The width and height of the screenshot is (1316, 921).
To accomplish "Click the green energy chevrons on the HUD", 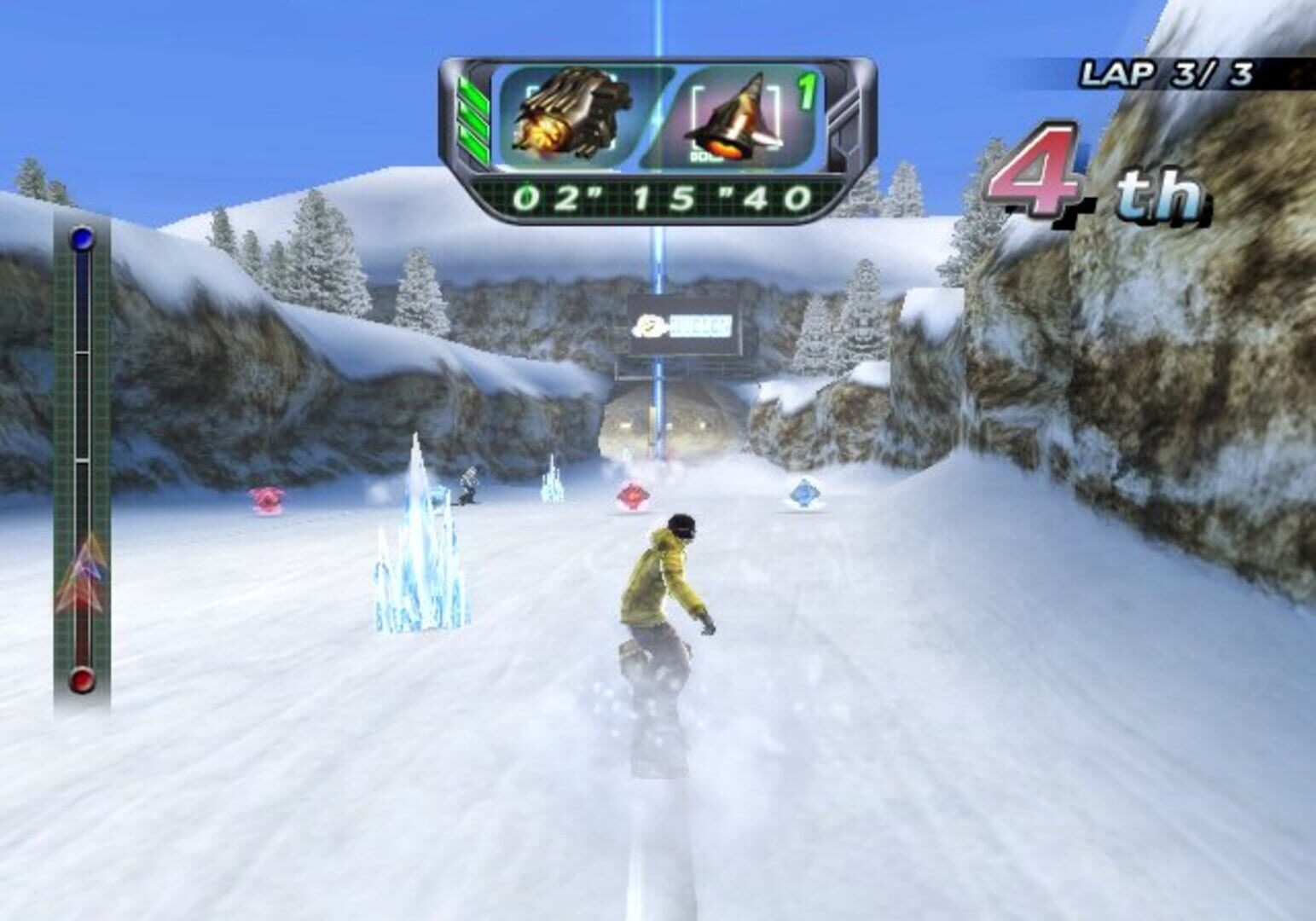I will tap(476, 119).
